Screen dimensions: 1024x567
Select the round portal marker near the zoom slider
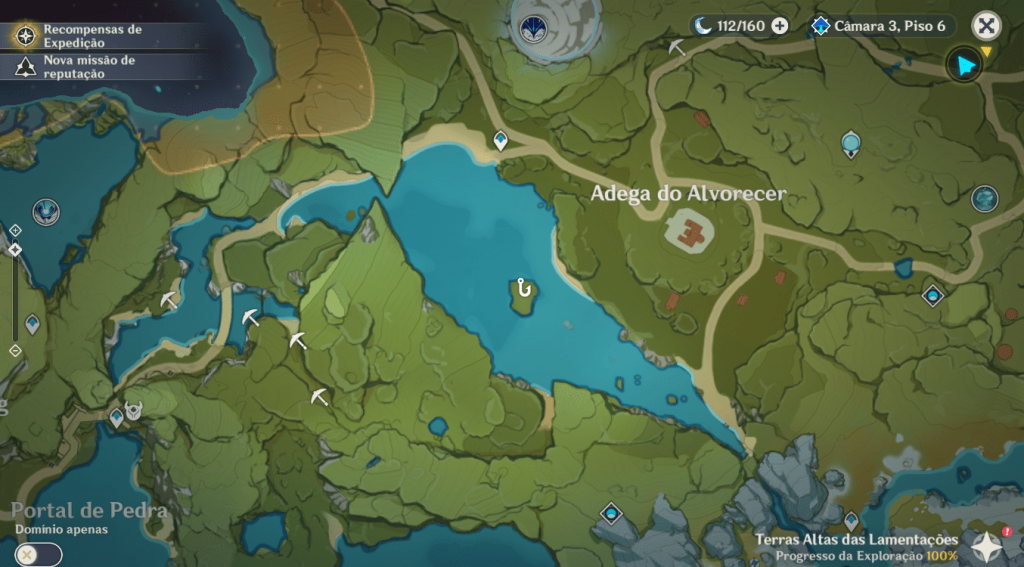tap(45, 211)
